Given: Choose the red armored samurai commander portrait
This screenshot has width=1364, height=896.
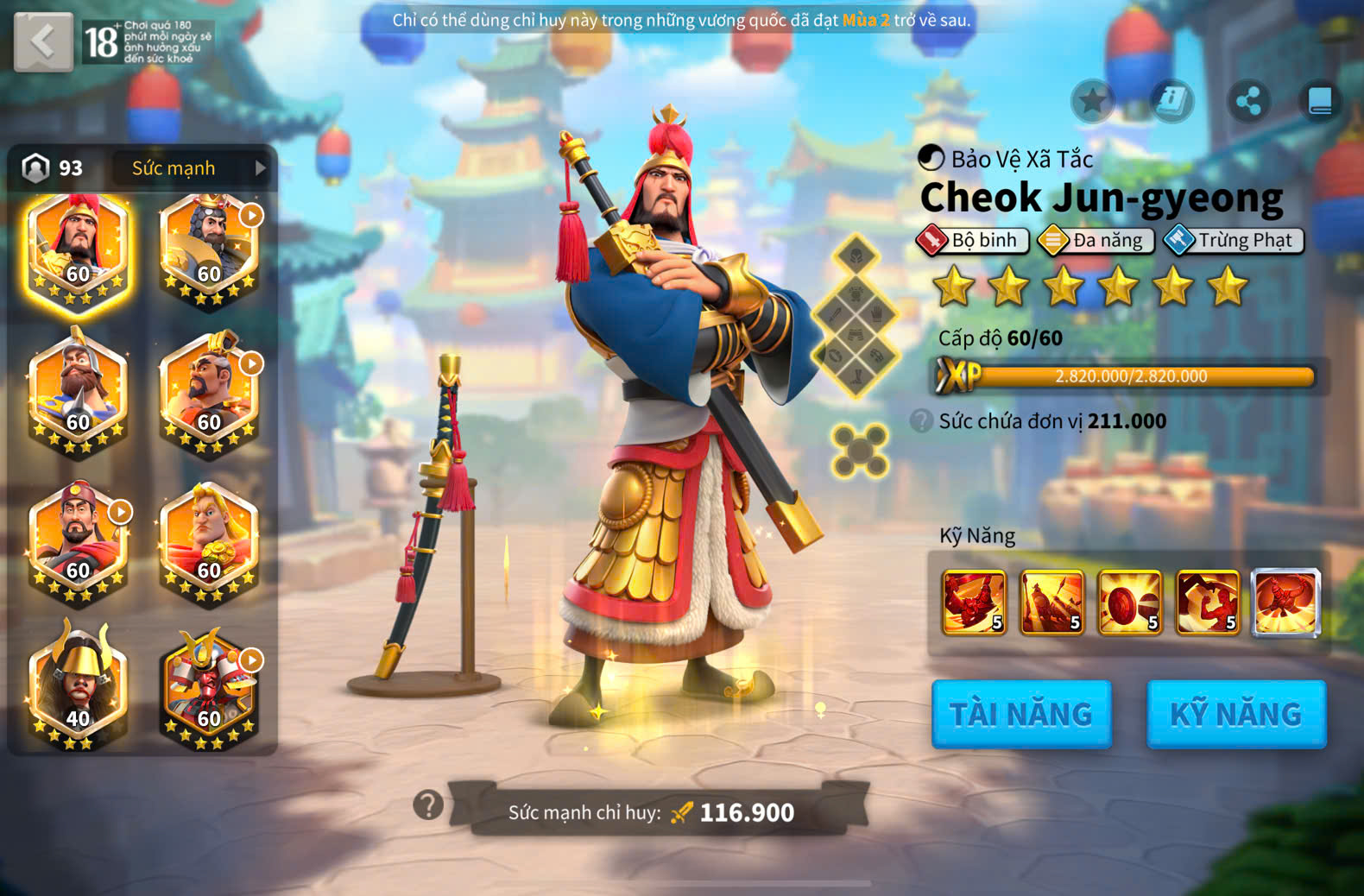Looking at the screenshot, I should pos(209,688).
